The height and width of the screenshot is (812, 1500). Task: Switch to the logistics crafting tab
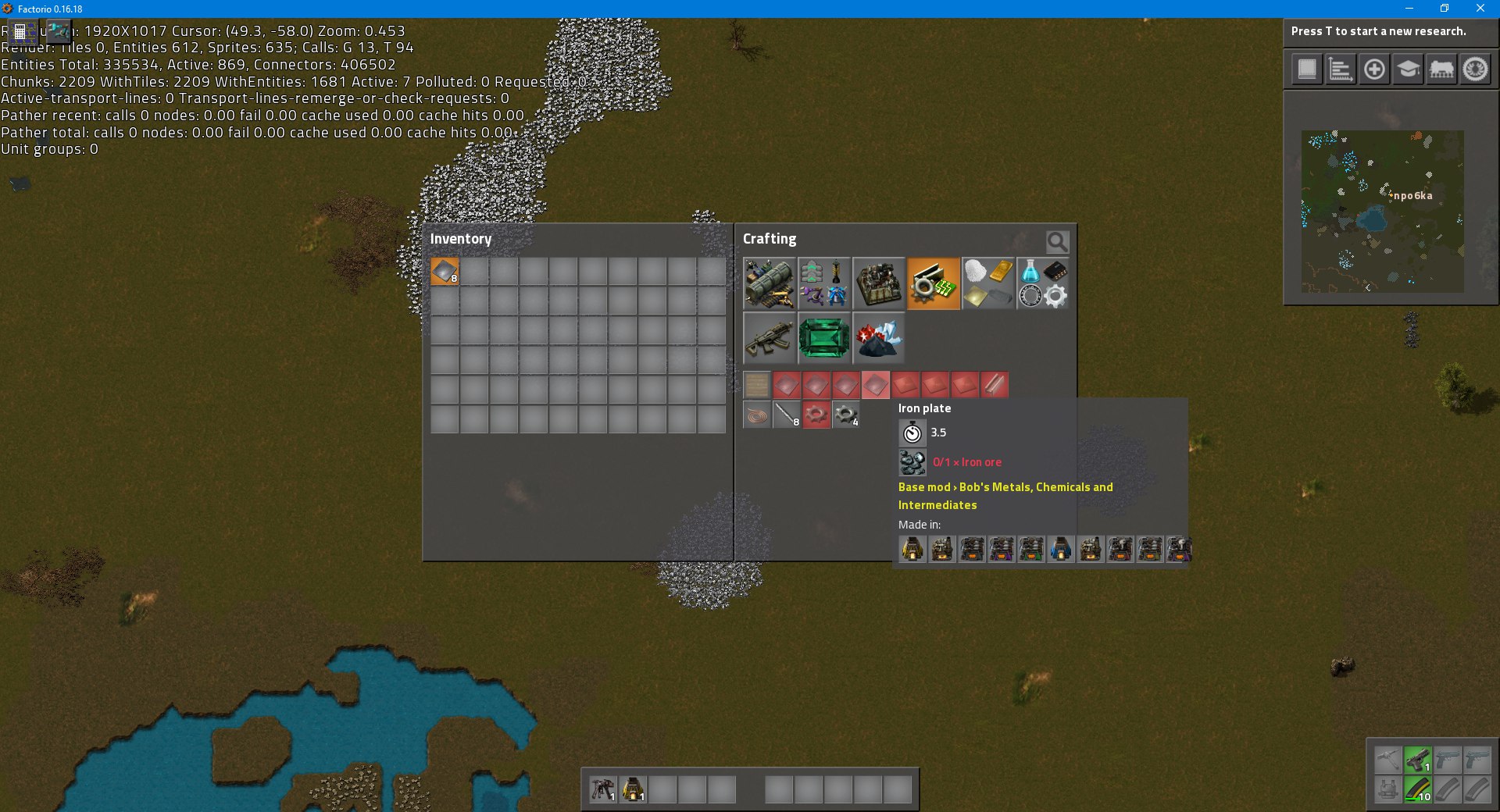click(770, 283)
